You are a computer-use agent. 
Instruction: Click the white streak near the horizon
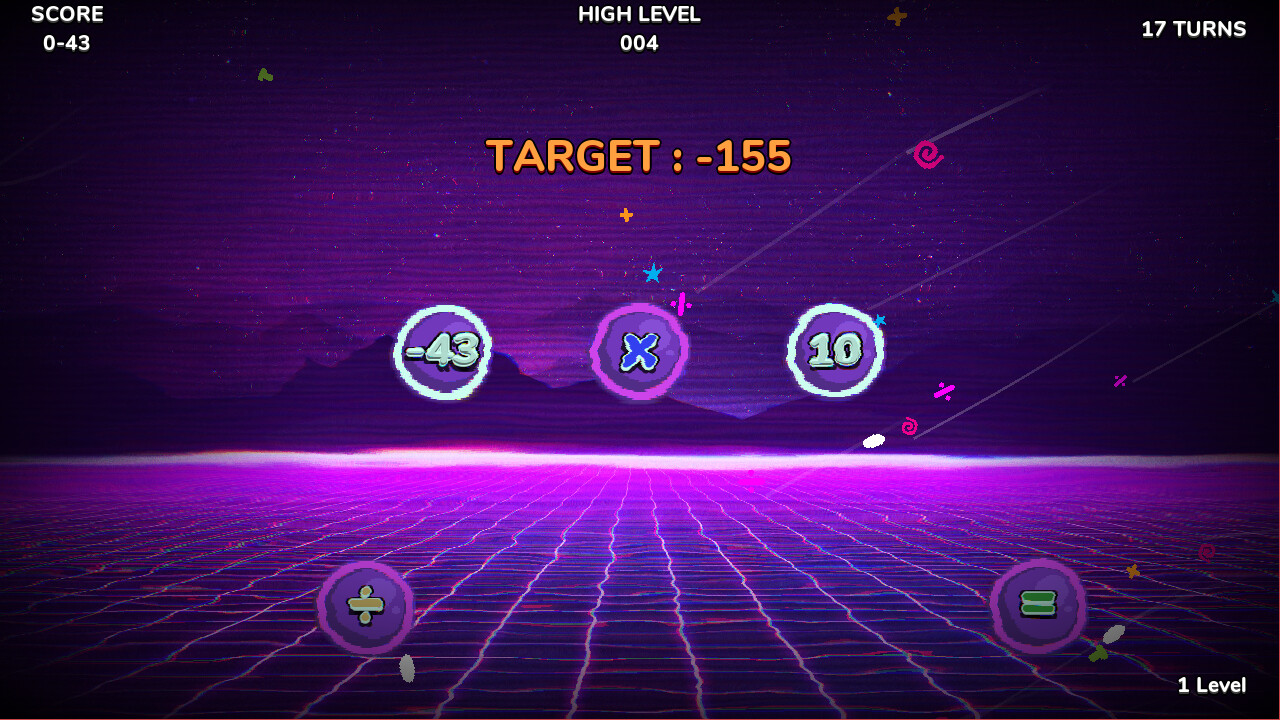(x=872, y=440)
